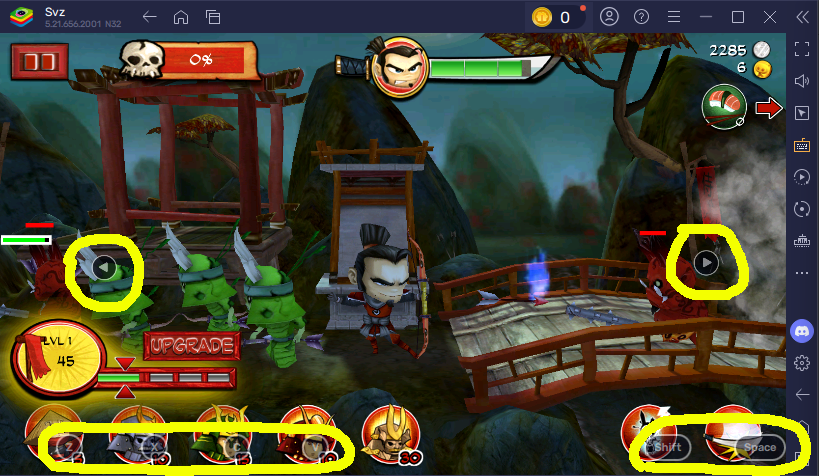Activate the rightmost special attack ability
Screen dimensions: 819x476
click(735, 433)
